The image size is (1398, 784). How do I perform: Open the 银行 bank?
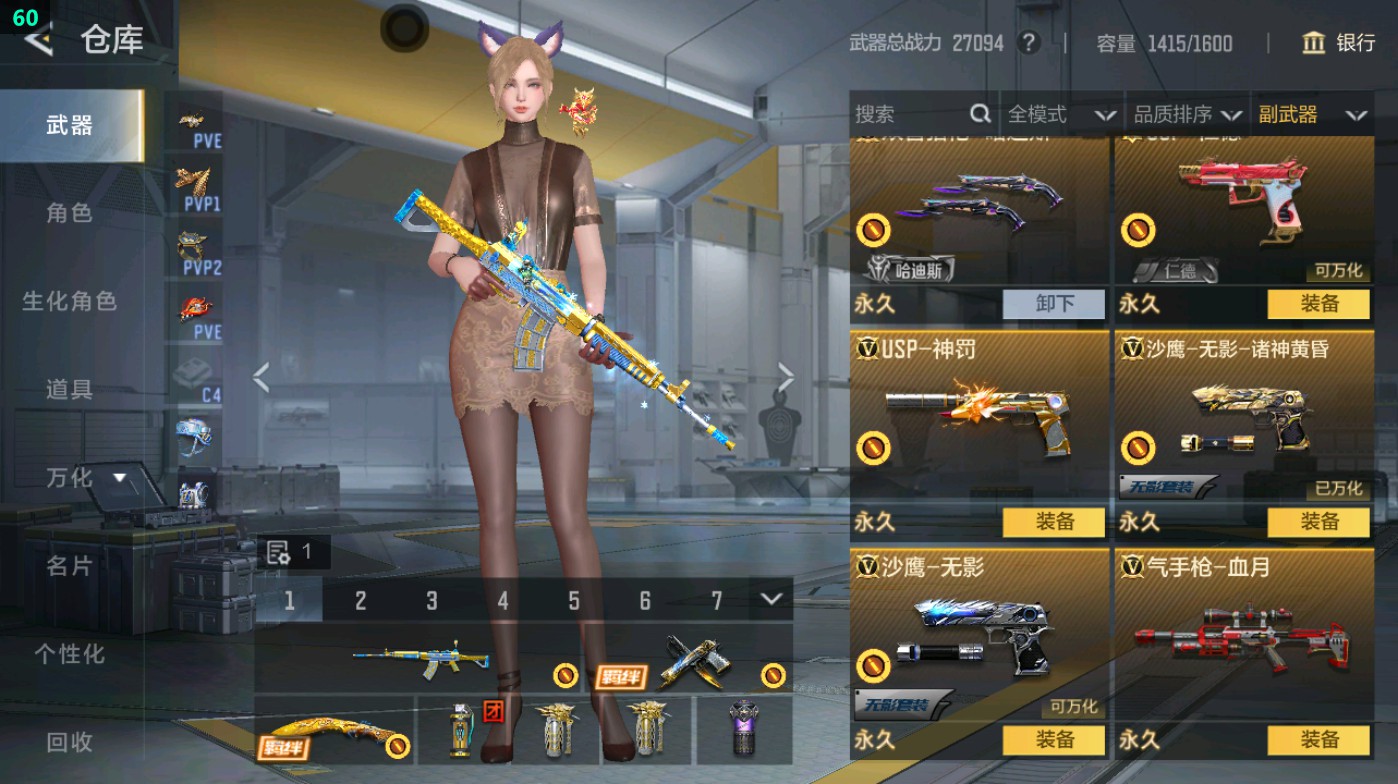click(x=1344, y=43)
